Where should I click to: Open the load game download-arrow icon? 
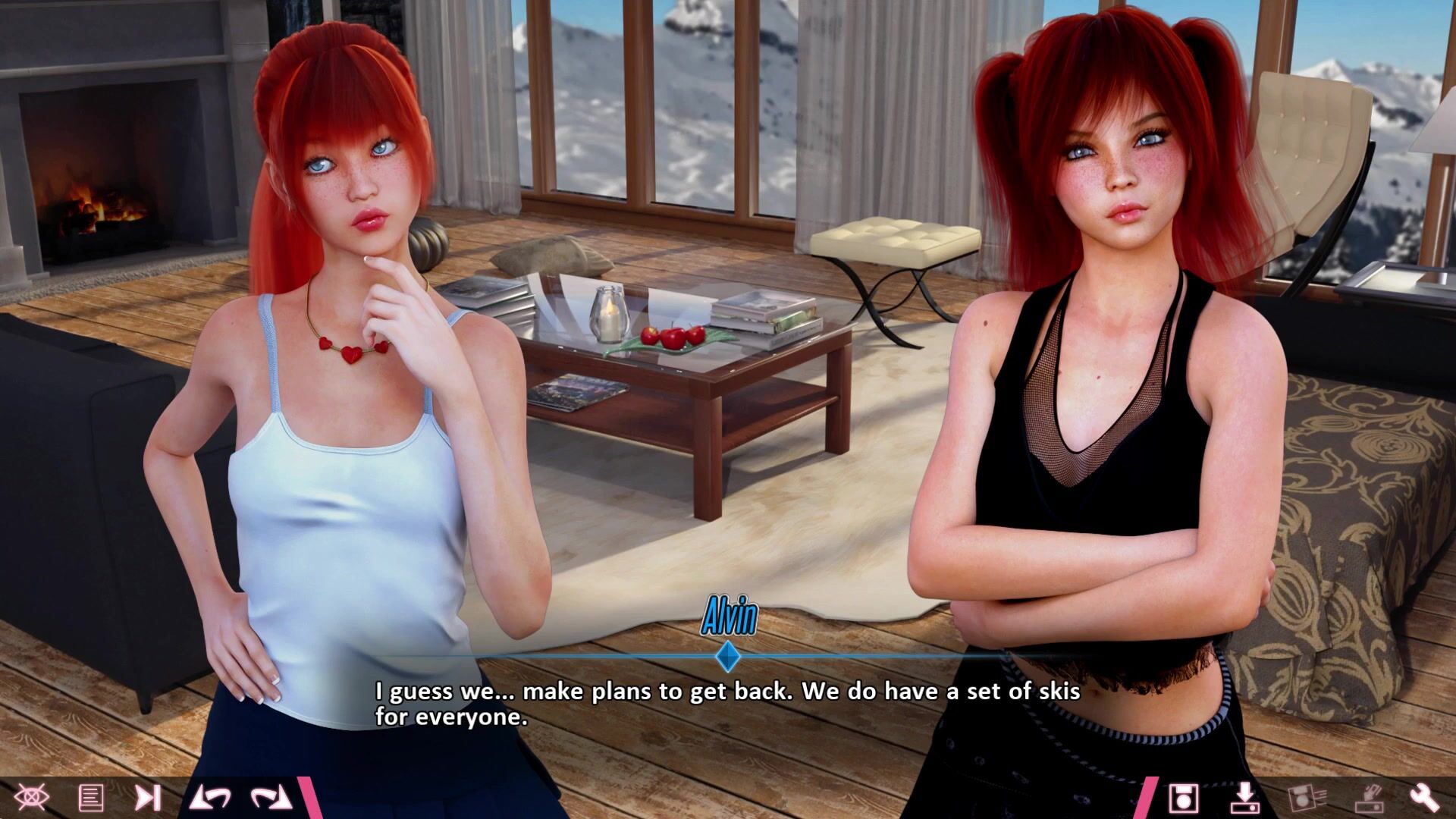[1244, 798]
